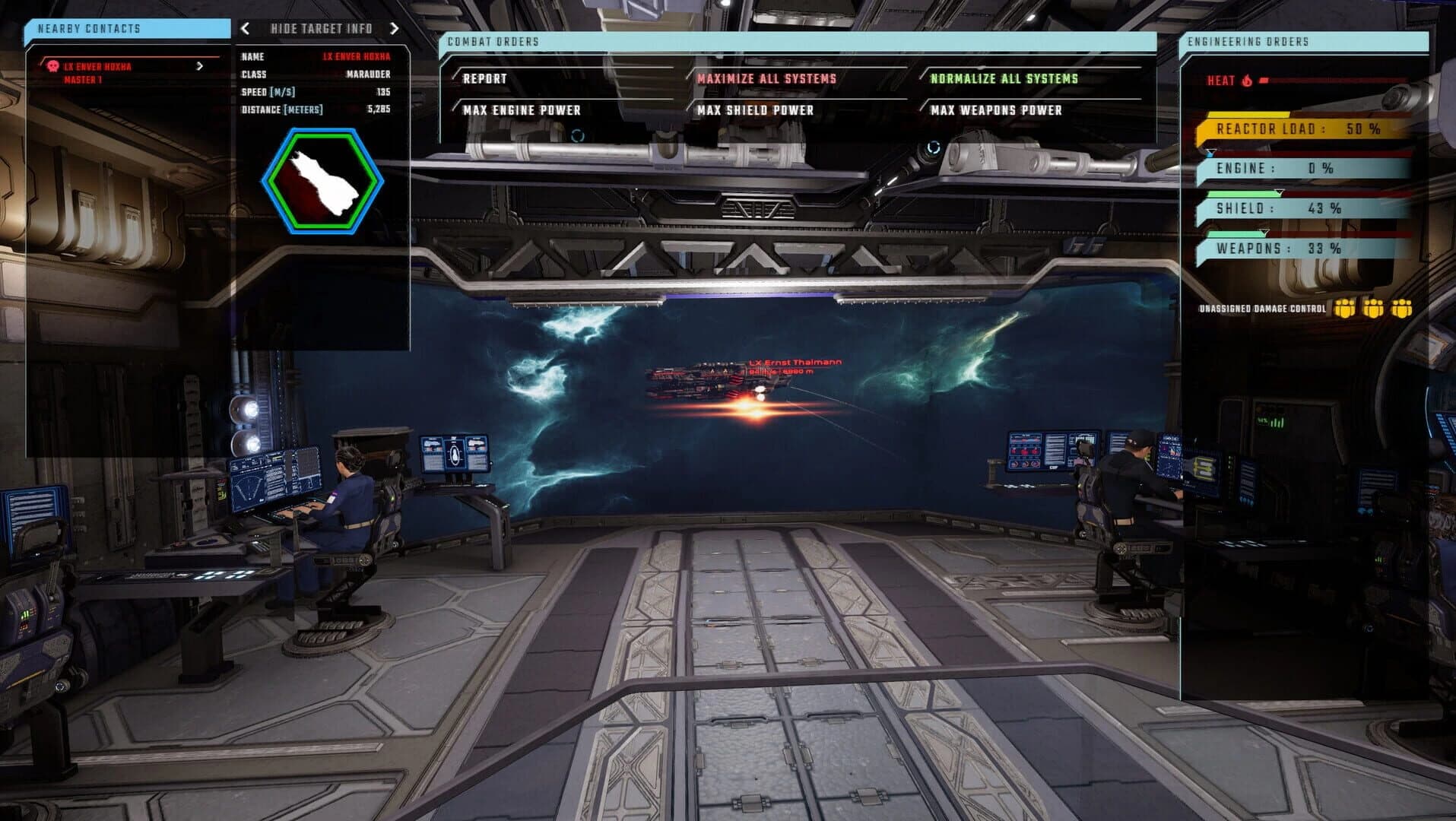Enable Max Weapons Power
Screen dimensions: 1456x821
(995, 110)
